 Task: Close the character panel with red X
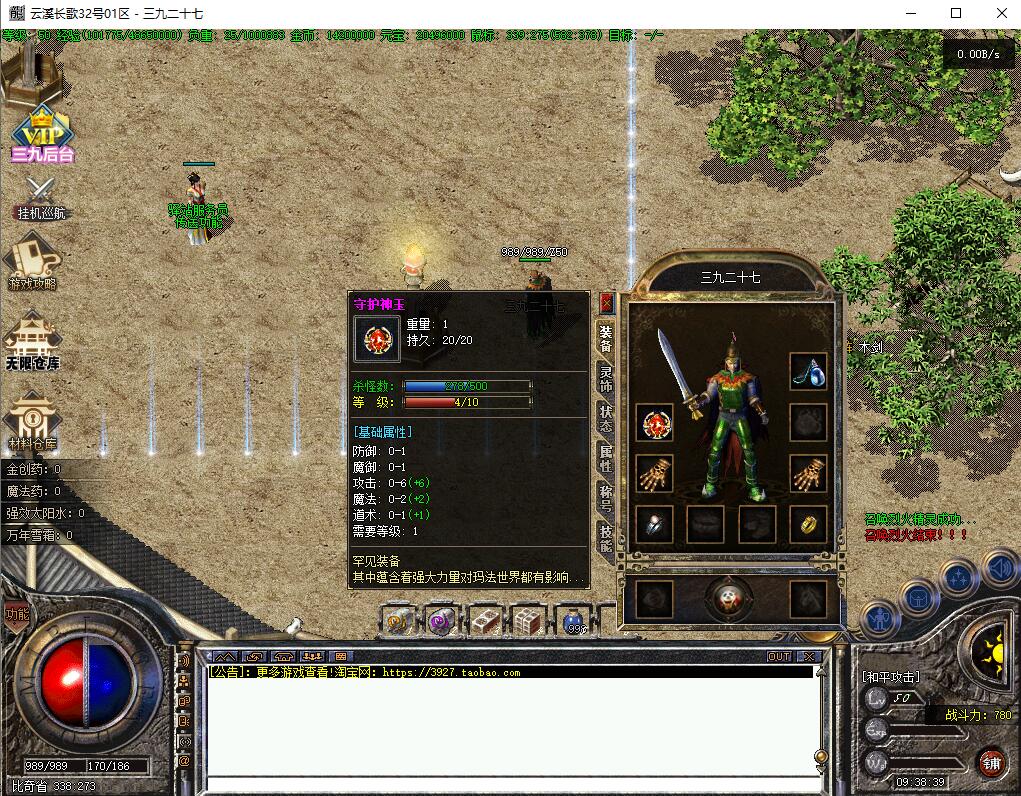click(x=606, y=302)
